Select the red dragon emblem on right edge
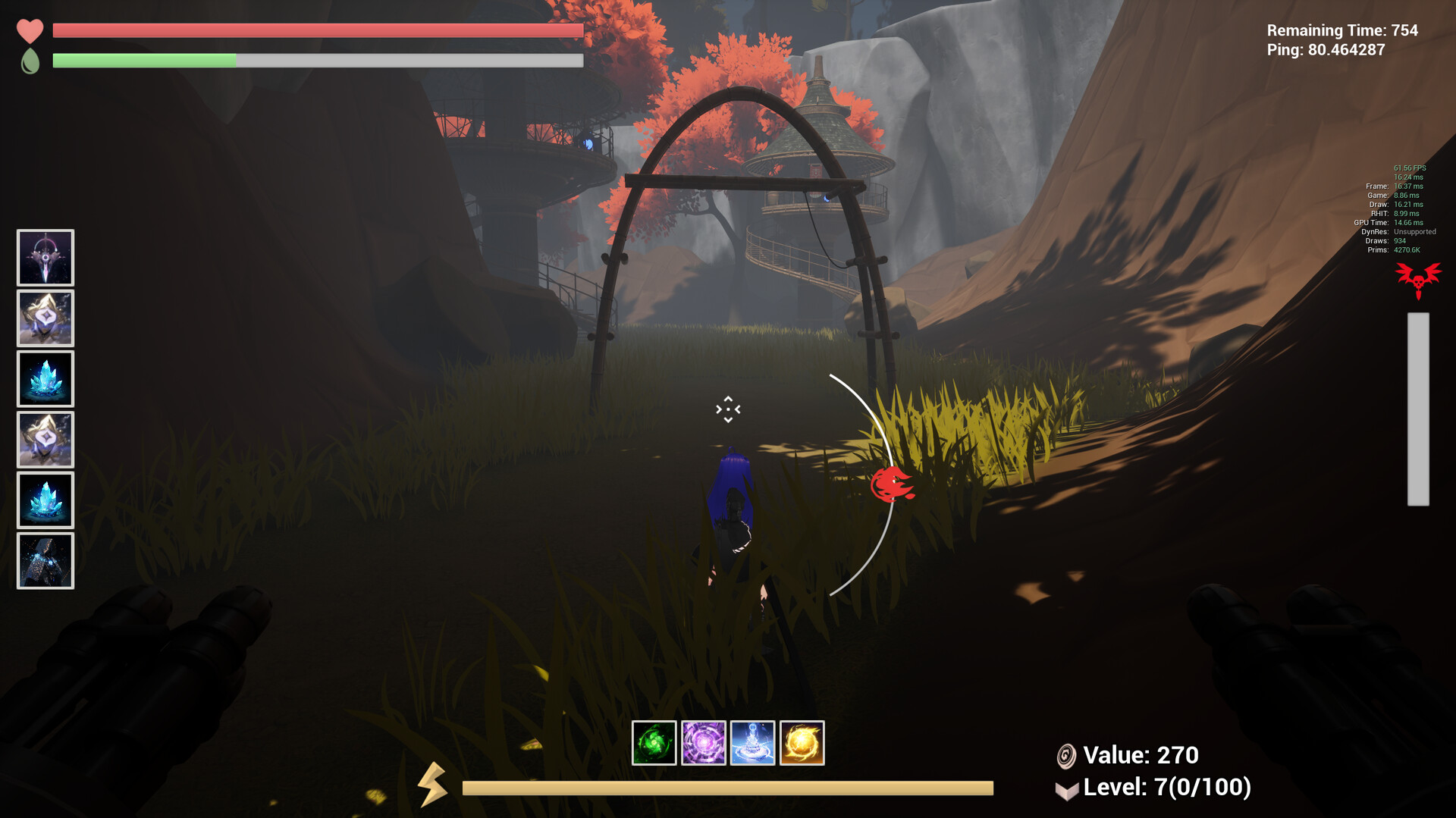Image resolution: width=1456 pixels, height=818 pixels. point(1417,279)
